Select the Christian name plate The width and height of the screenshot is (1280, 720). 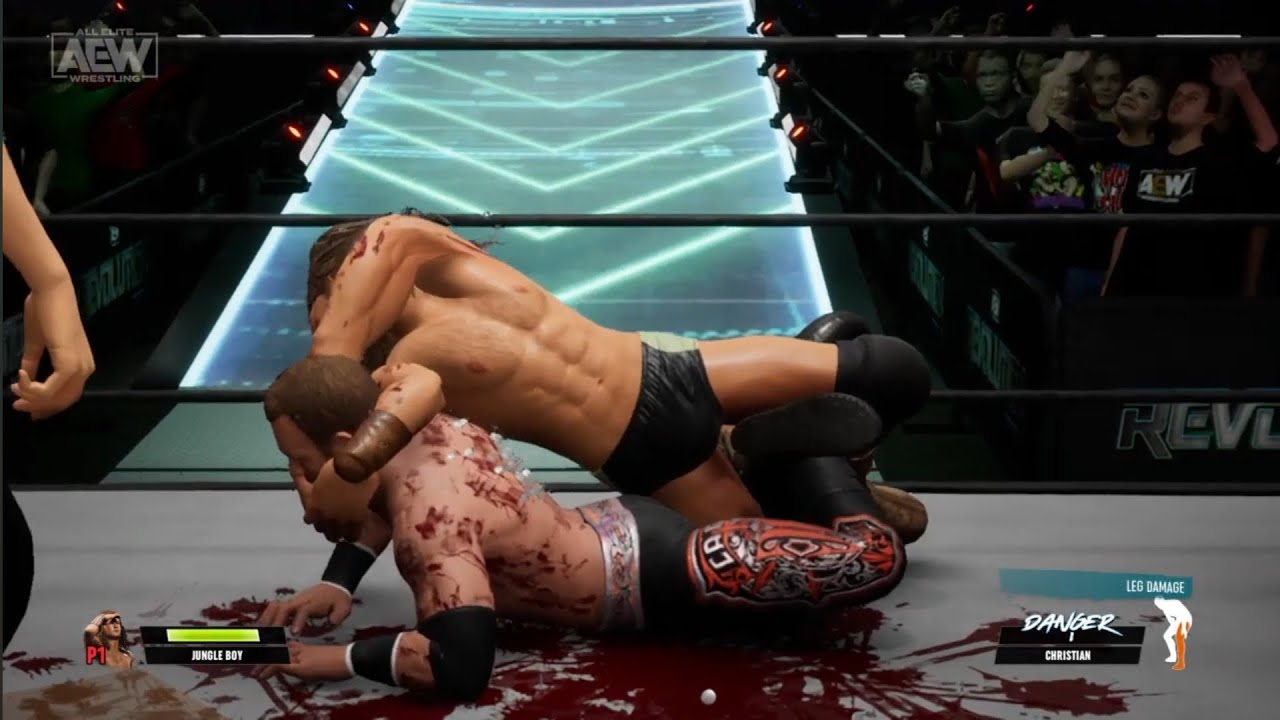(x=1068, y=656)
